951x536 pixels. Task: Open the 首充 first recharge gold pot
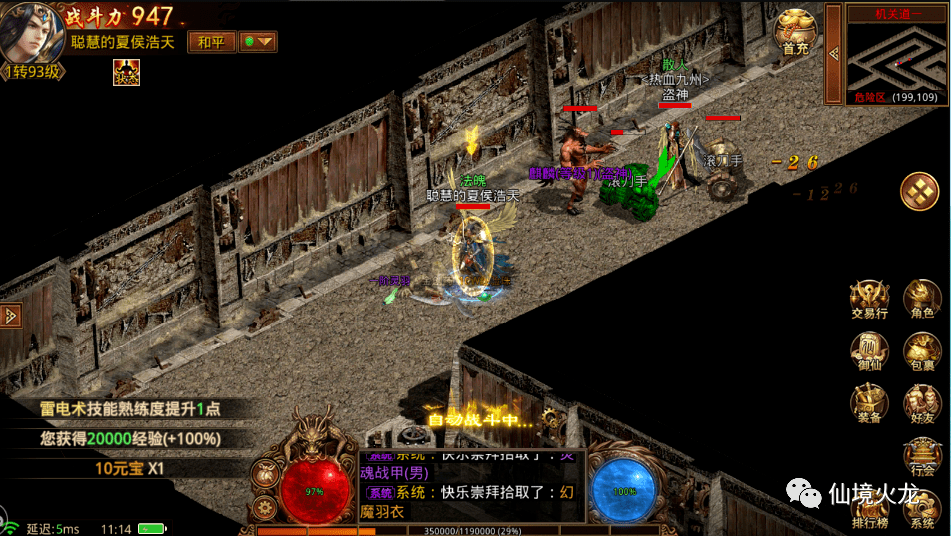point(795,32)
